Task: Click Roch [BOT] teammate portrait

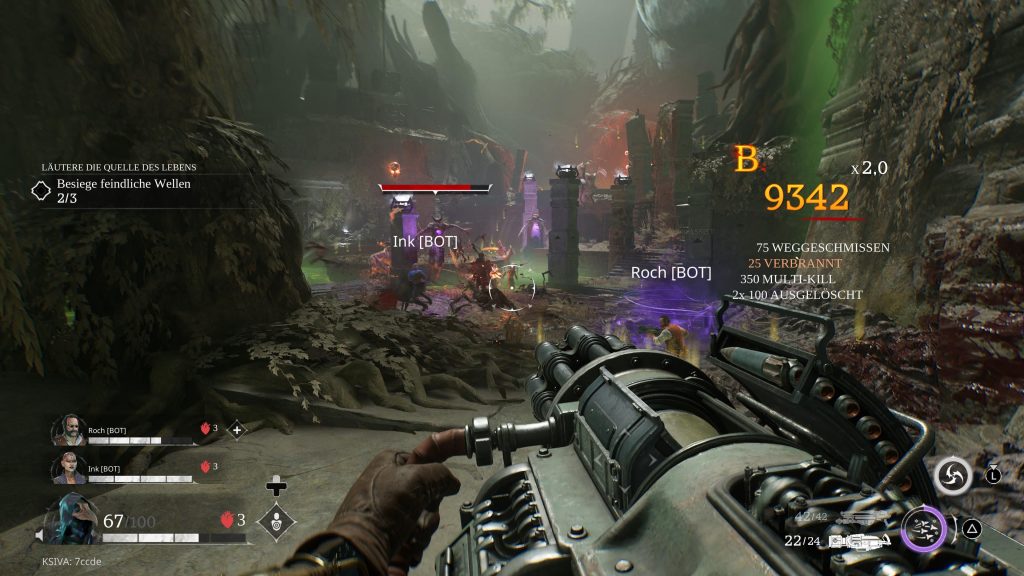Action: tap(67, 430)
